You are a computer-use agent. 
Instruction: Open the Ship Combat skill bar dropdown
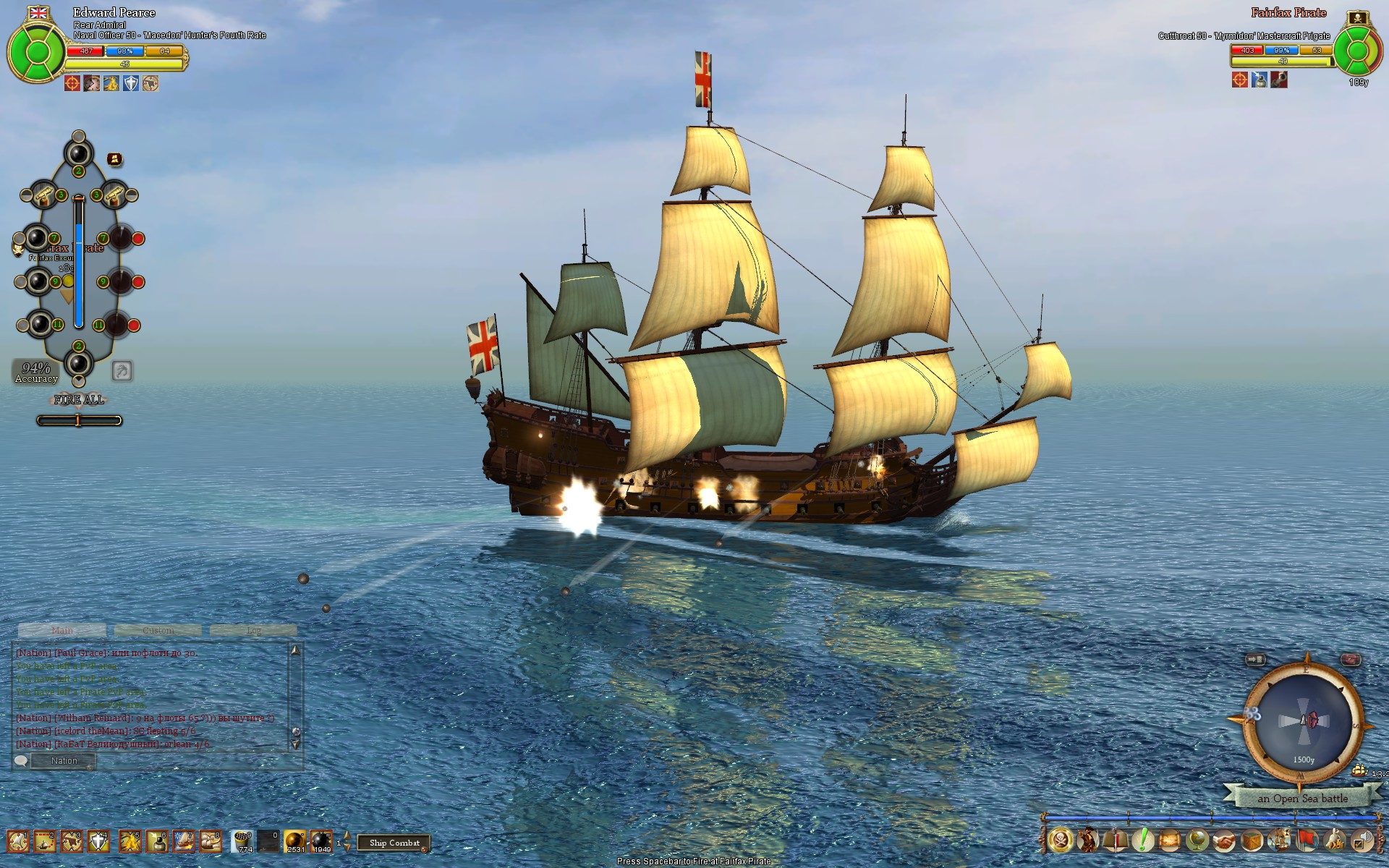point(394,843)
